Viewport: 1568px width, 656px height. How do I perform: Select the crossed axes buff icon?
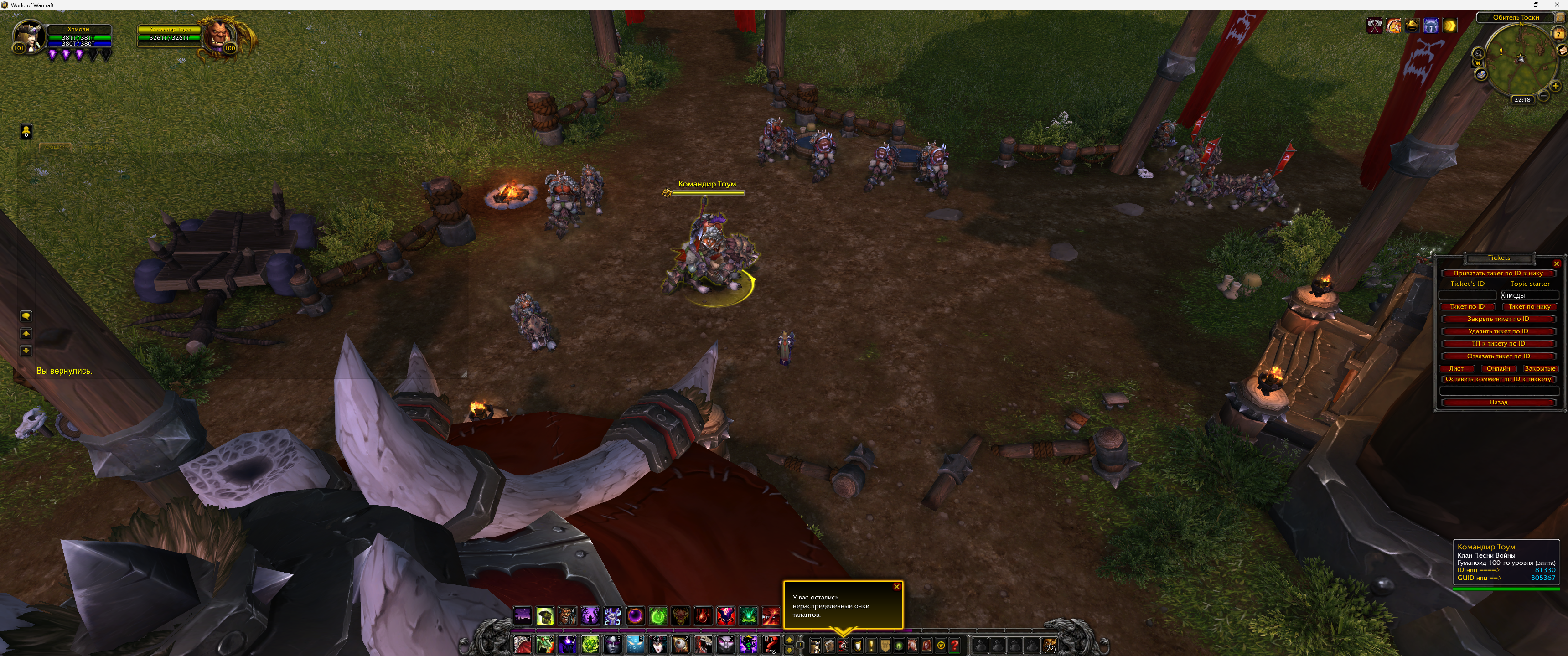click(x=1374, y=26)
